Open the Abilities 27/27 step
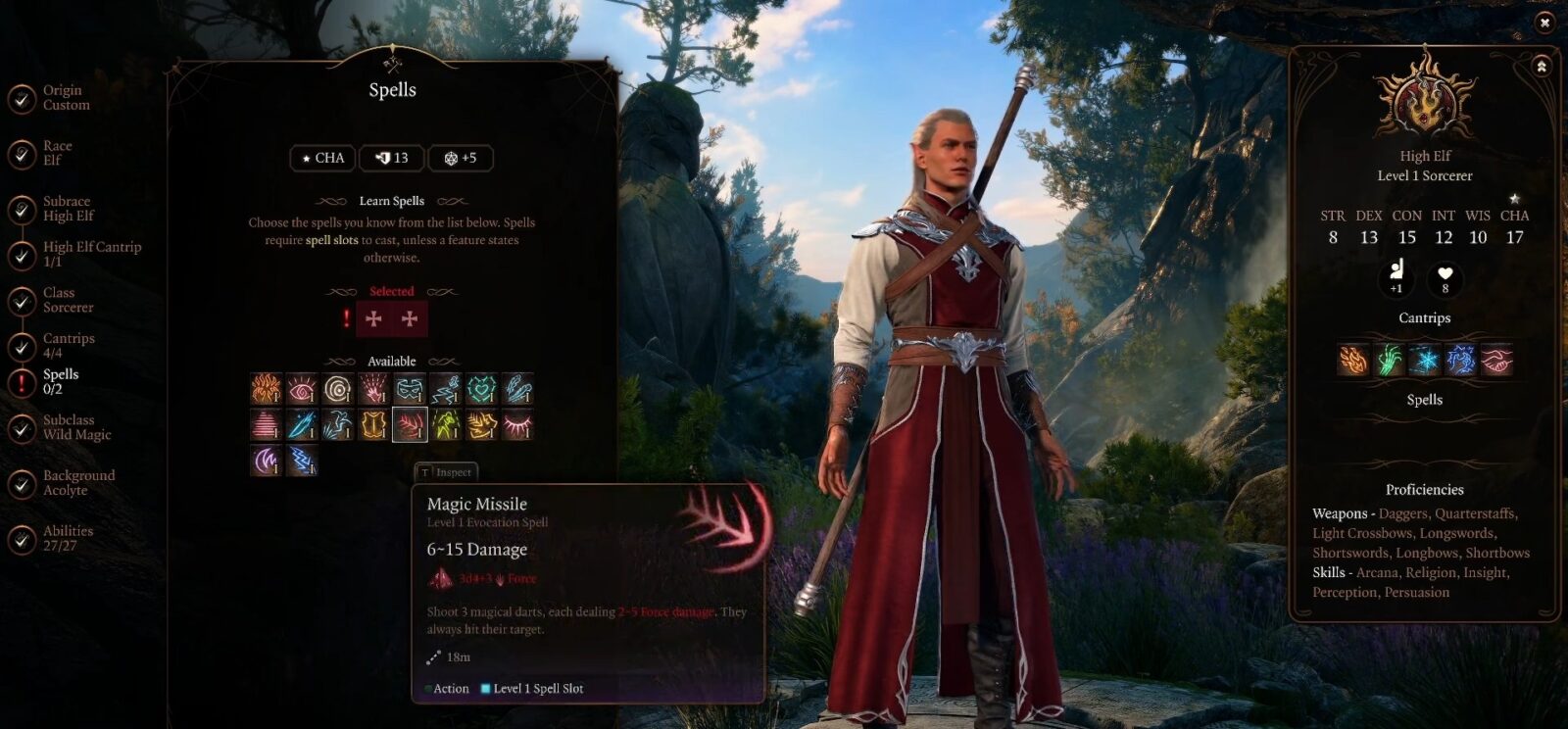This screenshot has width=1568, height=729. tap(68, 538)
